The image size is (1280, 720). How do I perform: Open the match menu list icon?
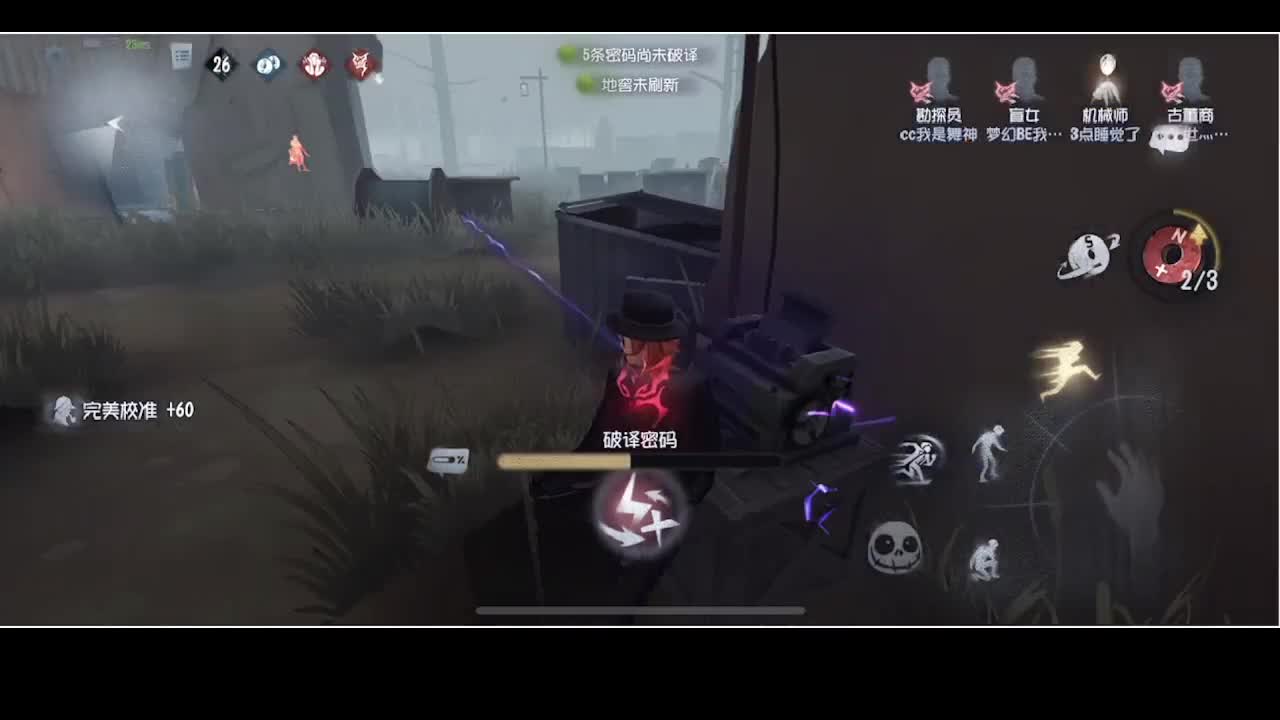point(181,55)
